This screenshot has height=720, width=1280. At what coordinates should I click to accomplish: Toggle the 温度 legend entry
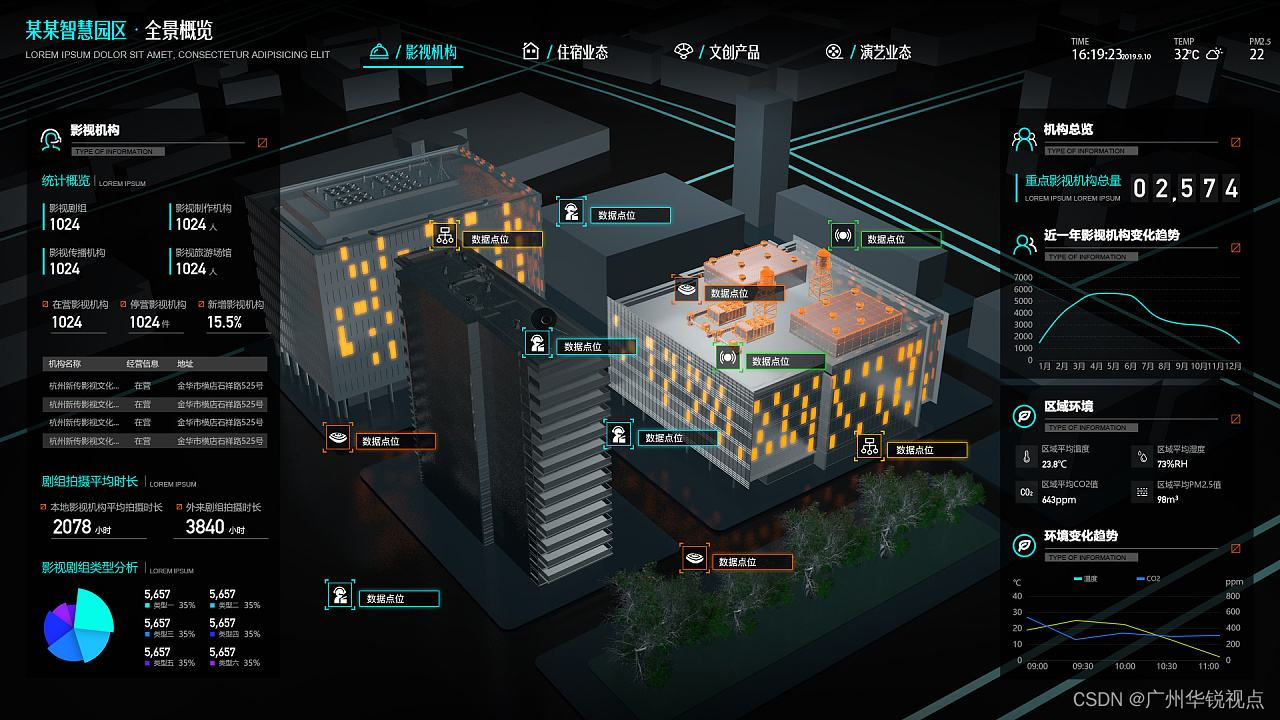[1086, 579]
